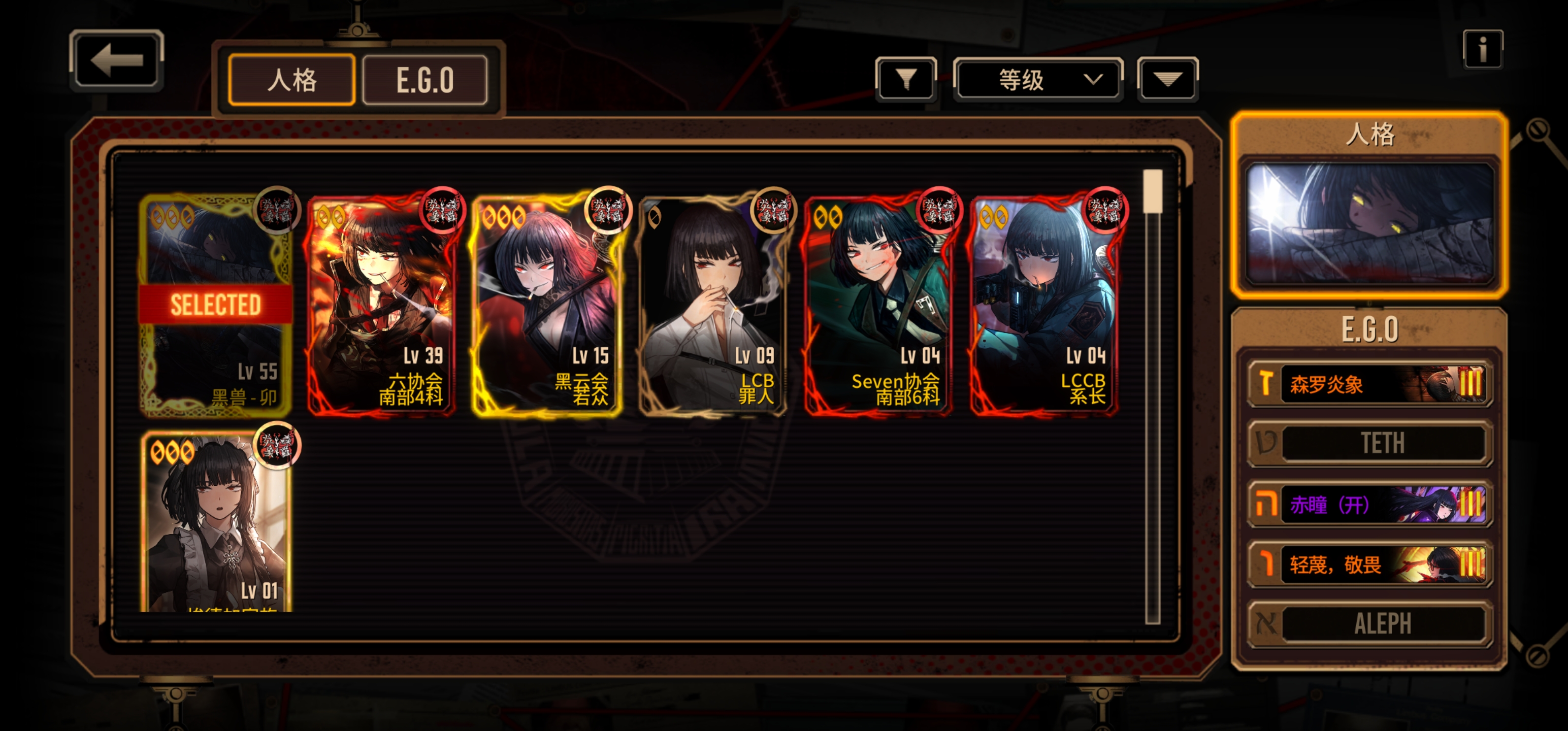Screen dimensions: 1568x731
Task: Toggle the descending sort order arrow
Action: point(1167,79)
